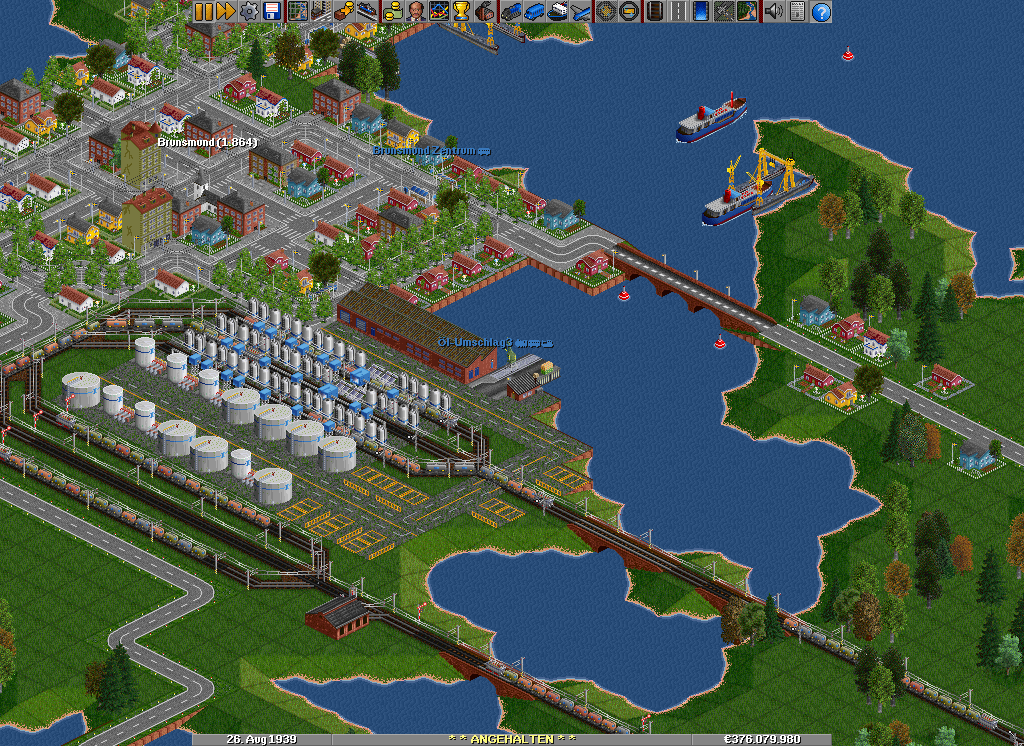Show the ship list icon
This screenshot has height=746, width=1024.
coord(558,12)
